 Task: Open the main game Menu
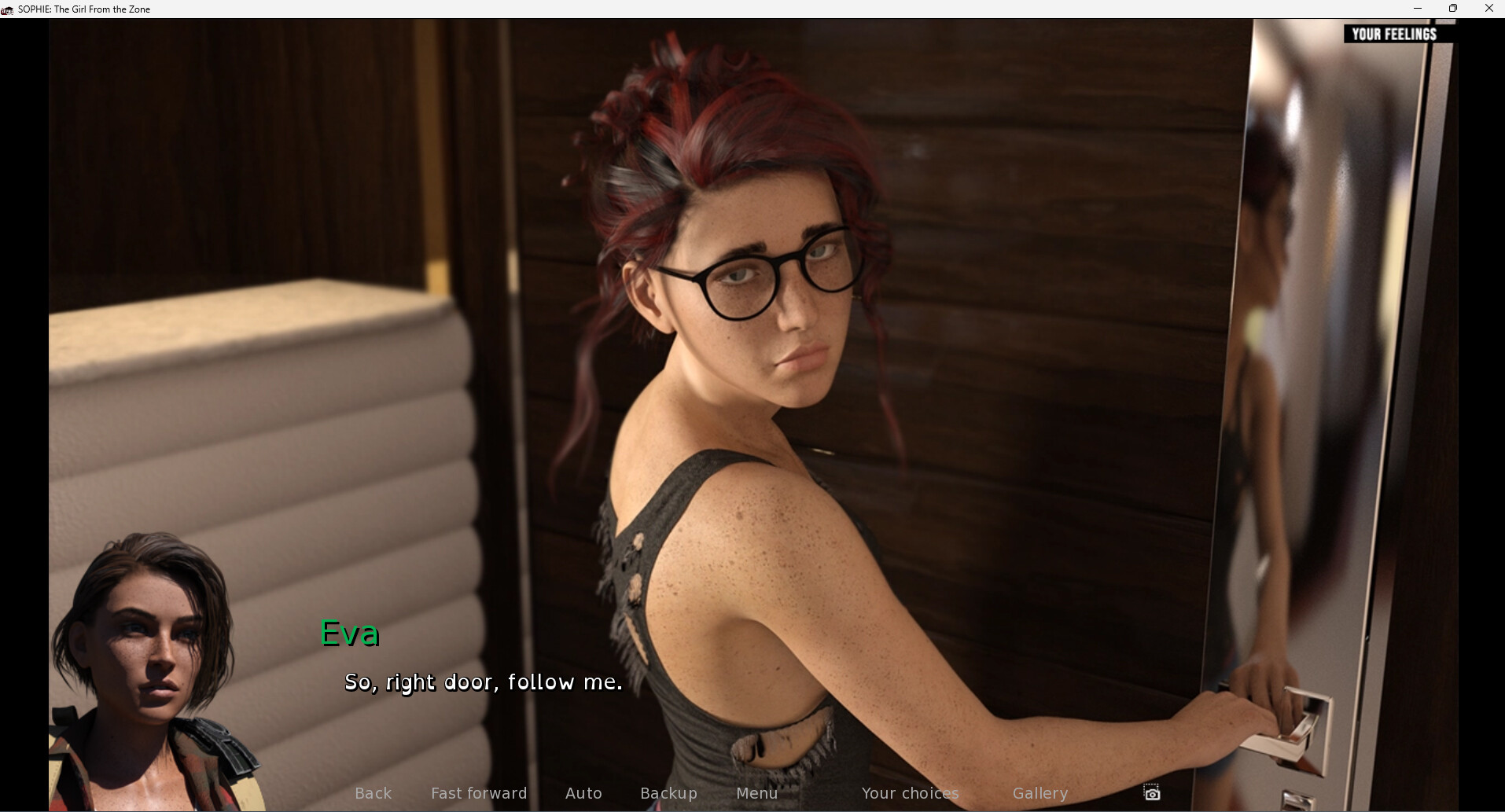click(x=756, y=793)
